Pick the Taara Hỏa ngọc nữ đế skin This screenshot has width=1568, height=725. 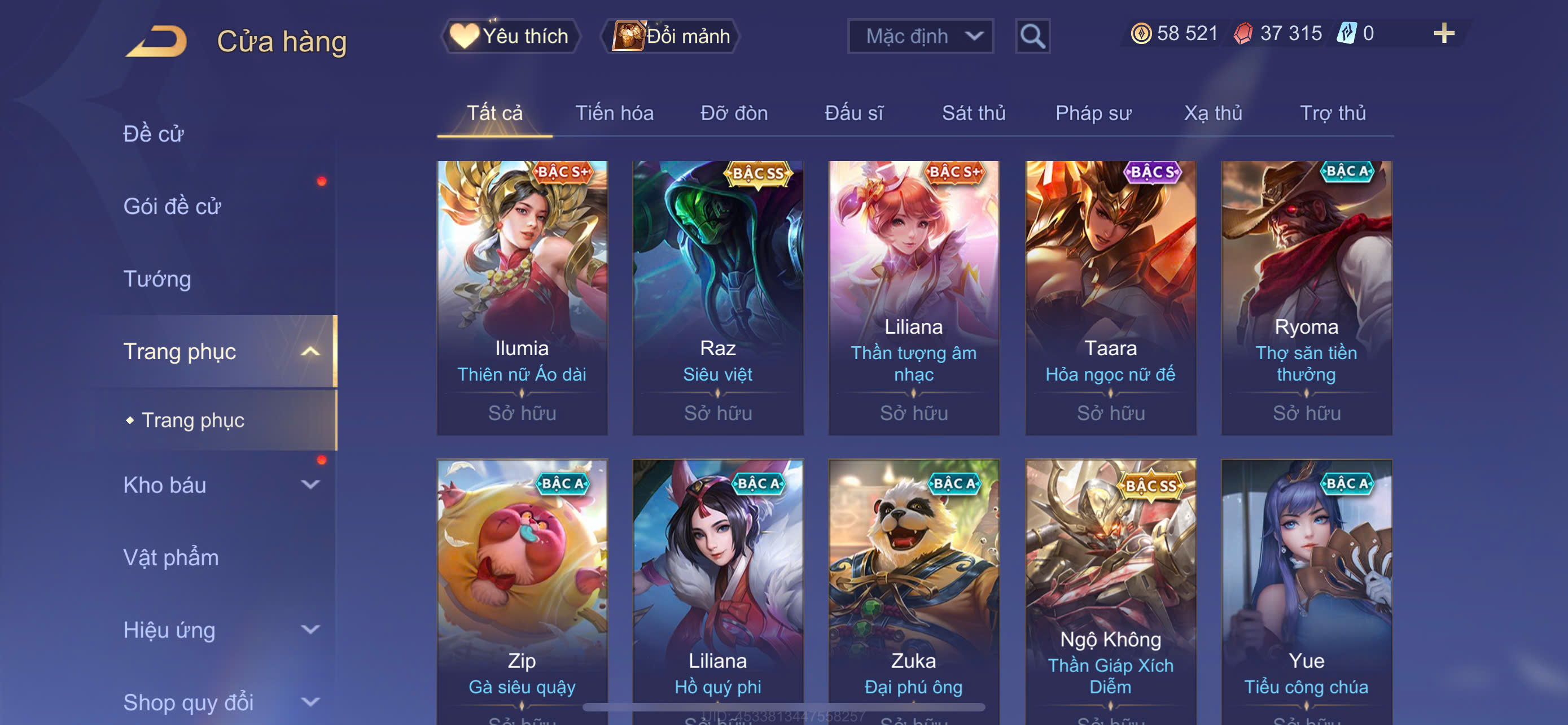tap(1110, 298)
